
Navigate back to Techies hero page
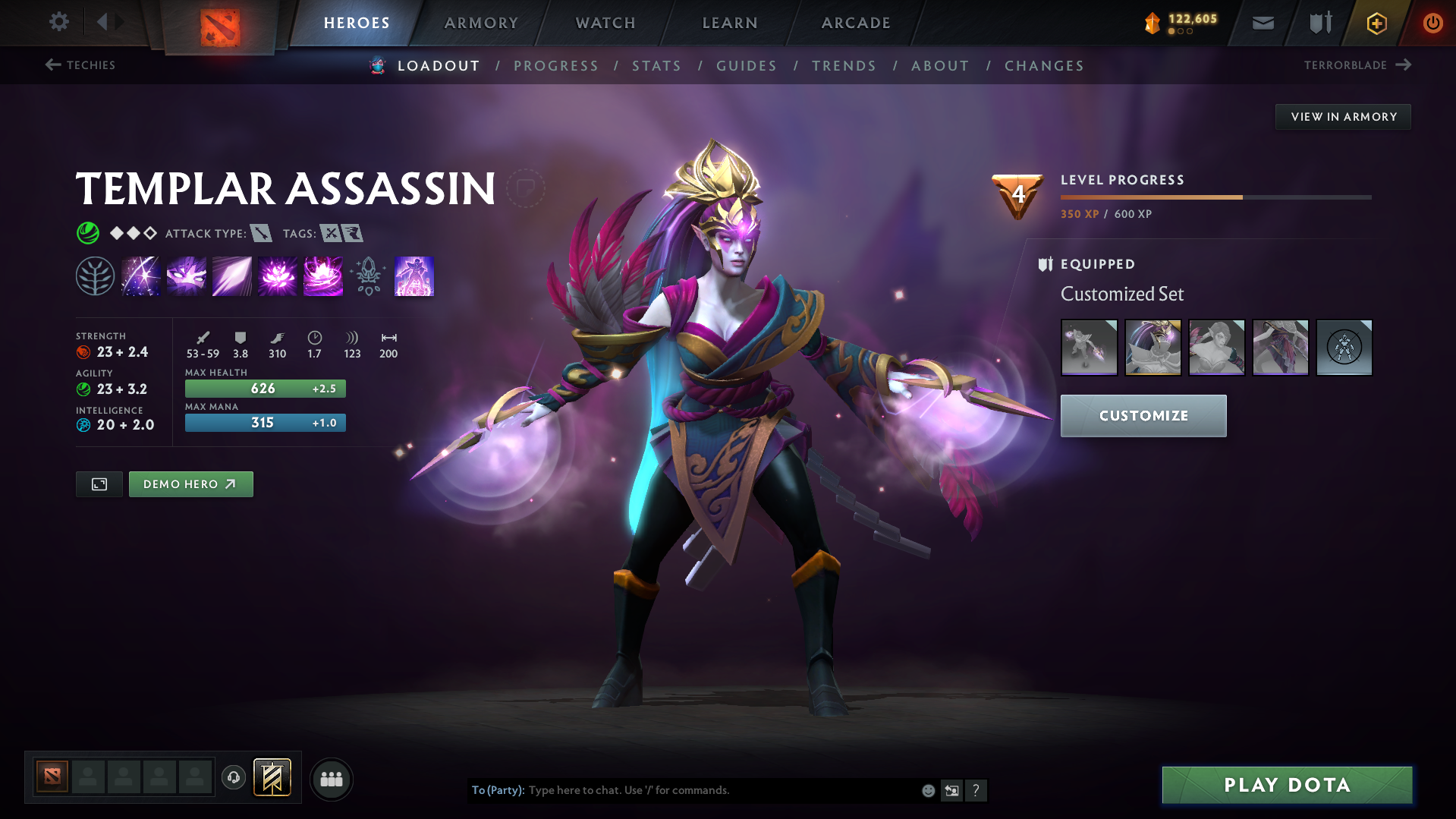[x=81, y=65]
